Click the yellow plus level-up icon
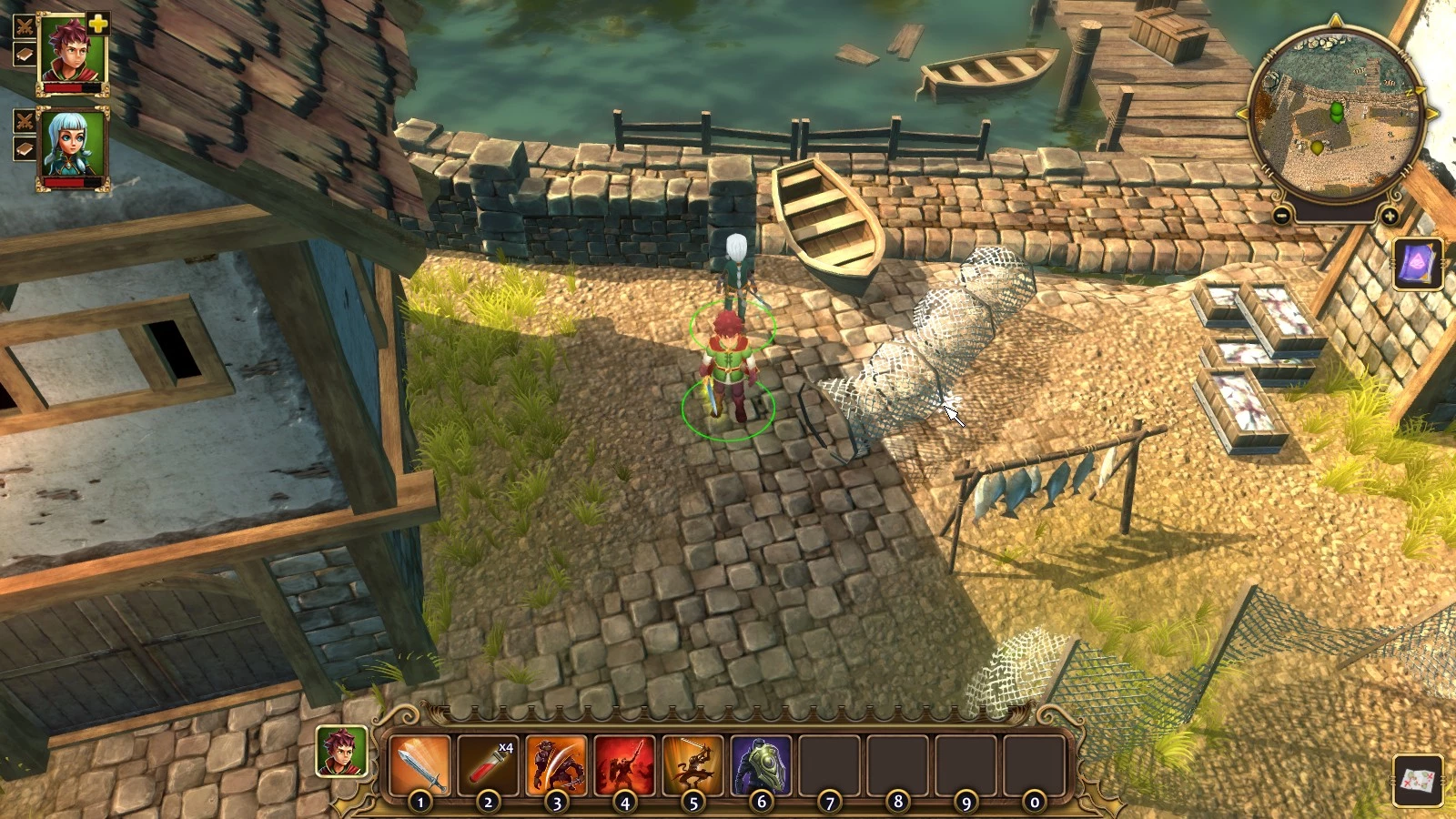This screenshot has width=1456, height=819. click(98, 25)
